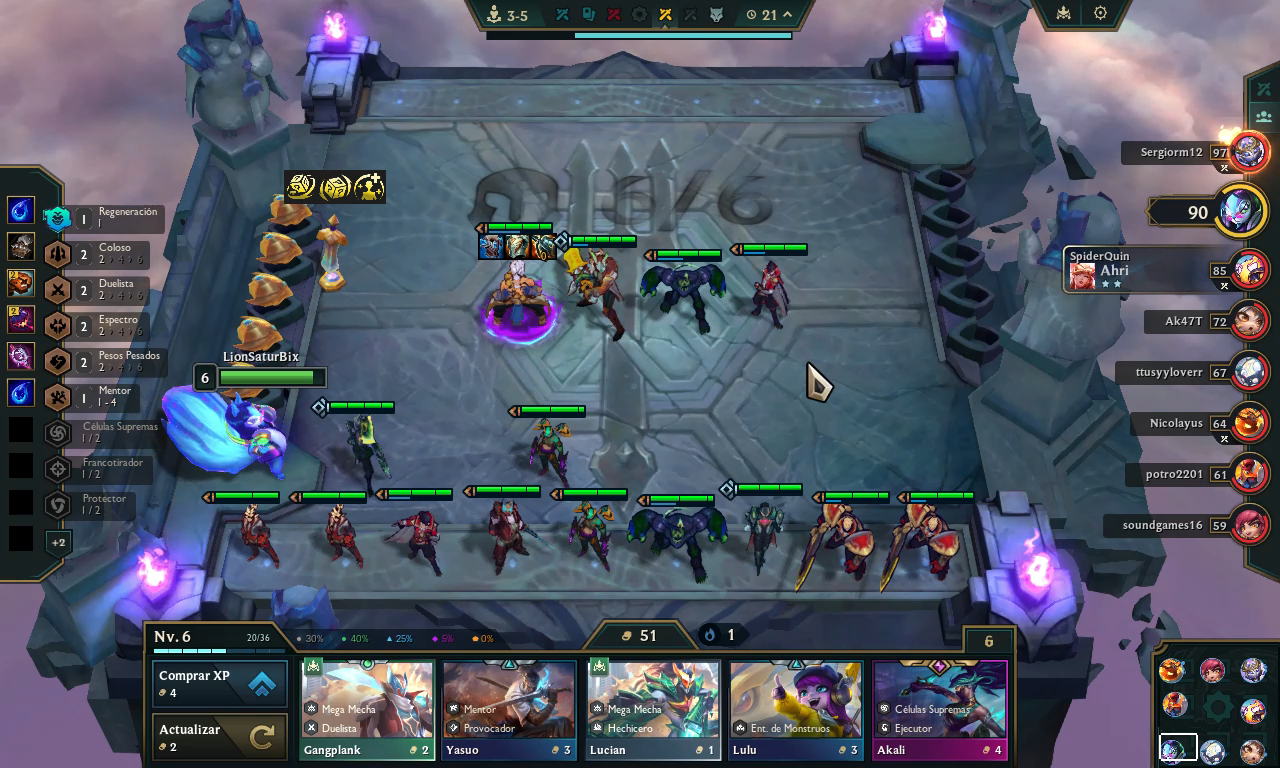Open the settings gear at top right
Image resolution: width=1280 pixels, height=768 pixels.
[1100, 14]
